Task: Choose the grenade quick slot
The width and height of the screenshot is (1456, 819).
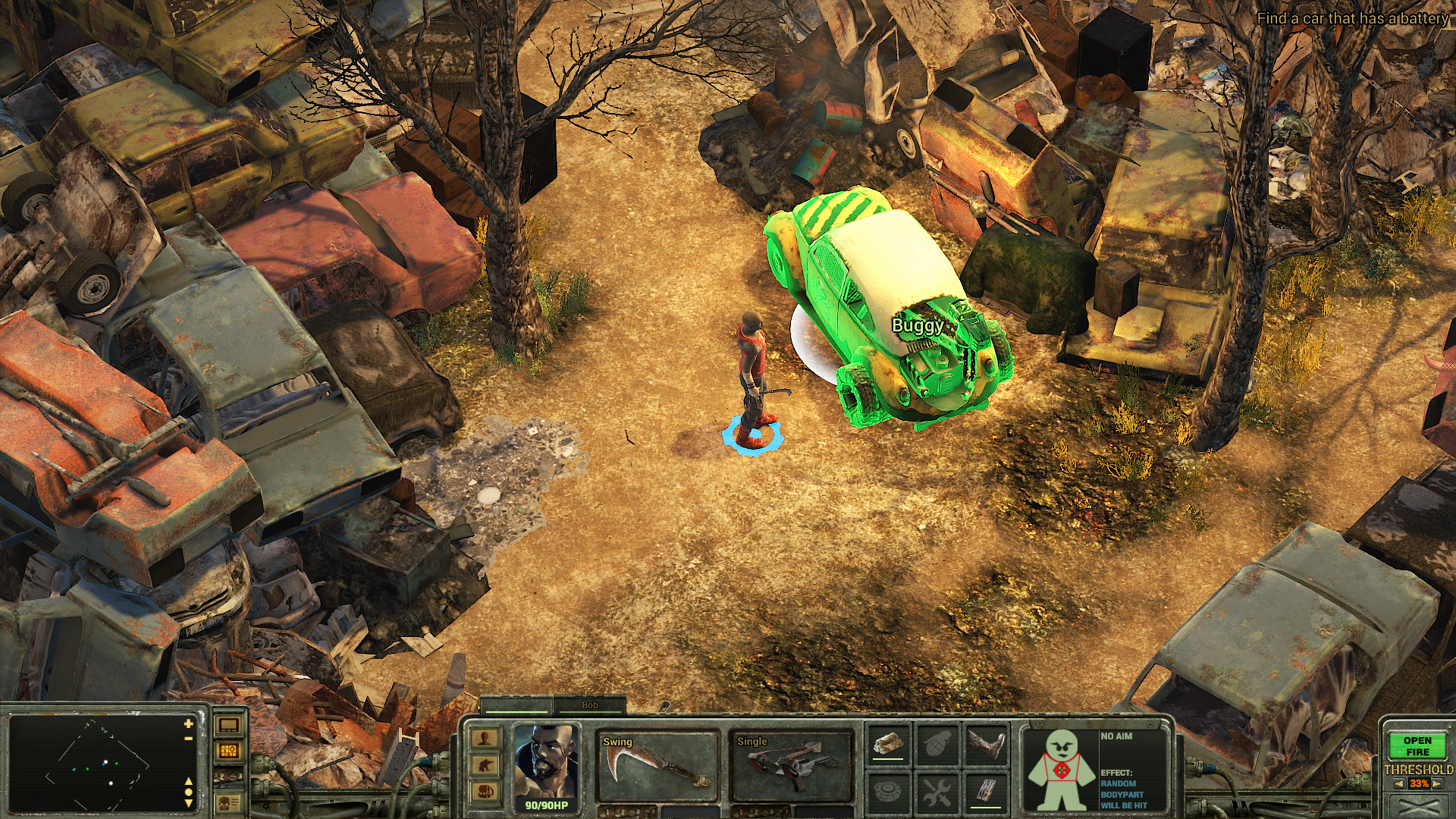Action: [x=937, y=744]
